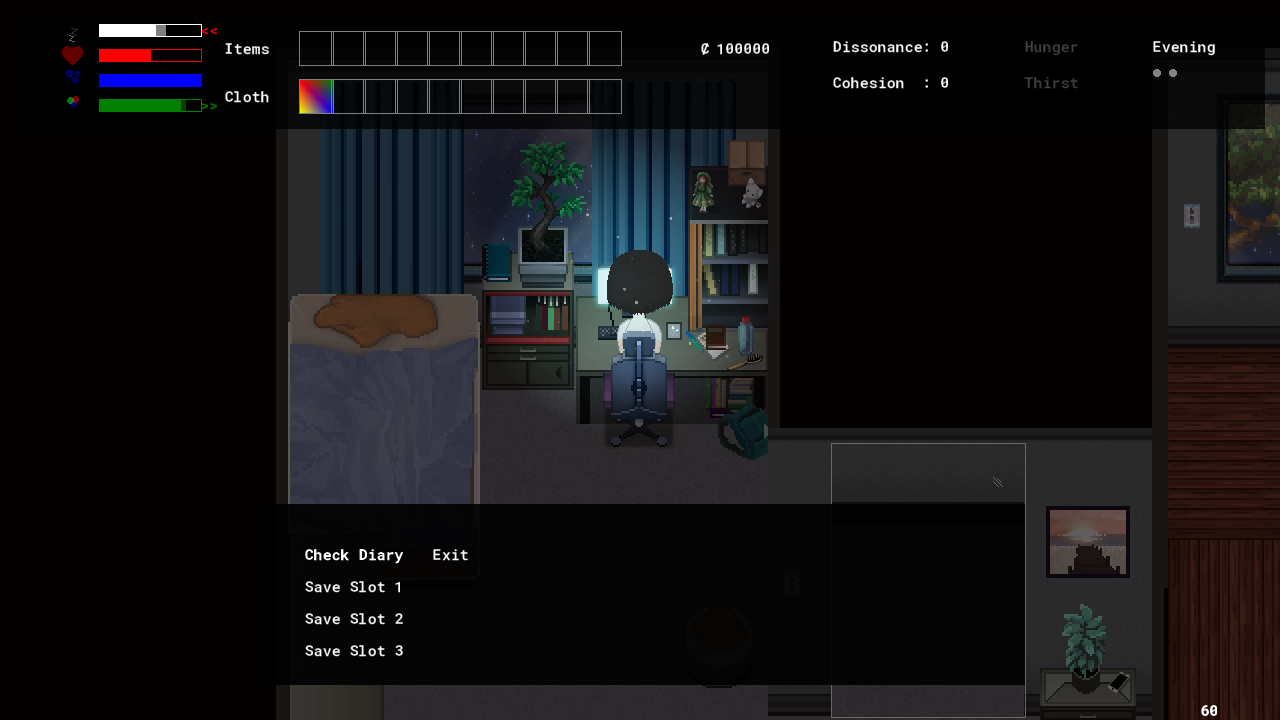
Task: Open the first empty item slot
Action: 316,48
